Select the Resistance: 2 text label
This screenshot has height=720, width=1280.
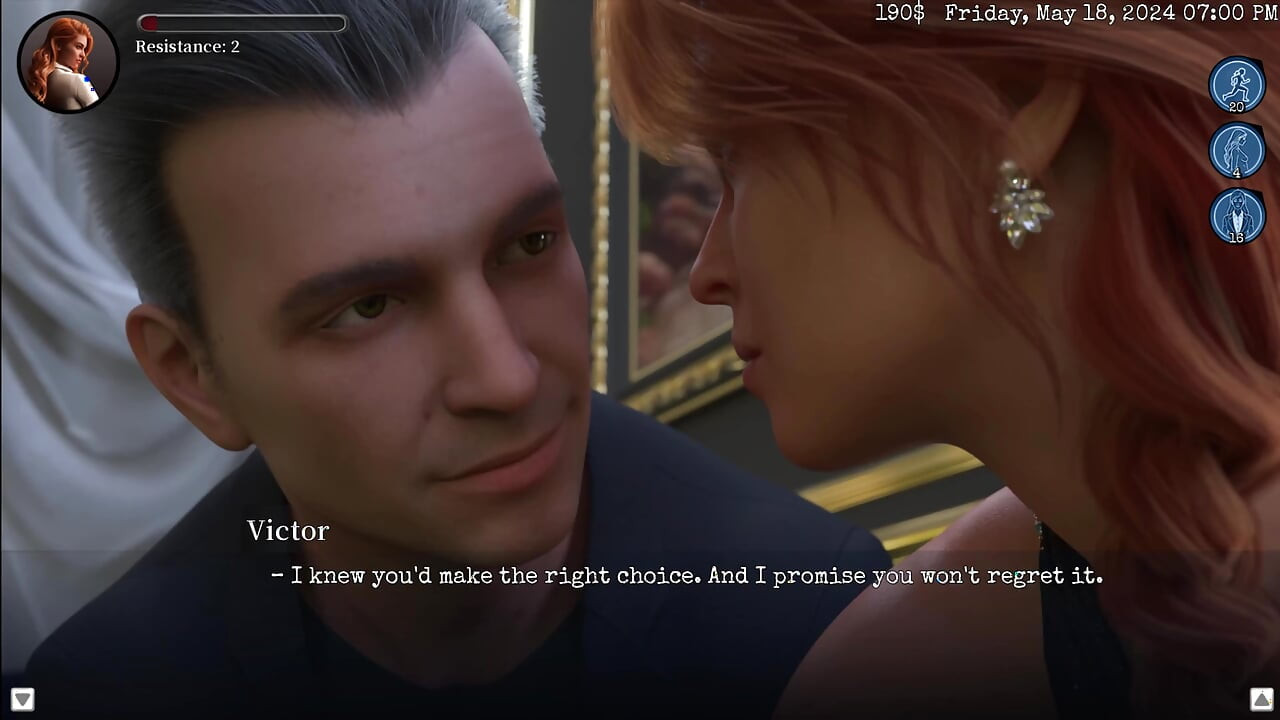tap(186, 47)
